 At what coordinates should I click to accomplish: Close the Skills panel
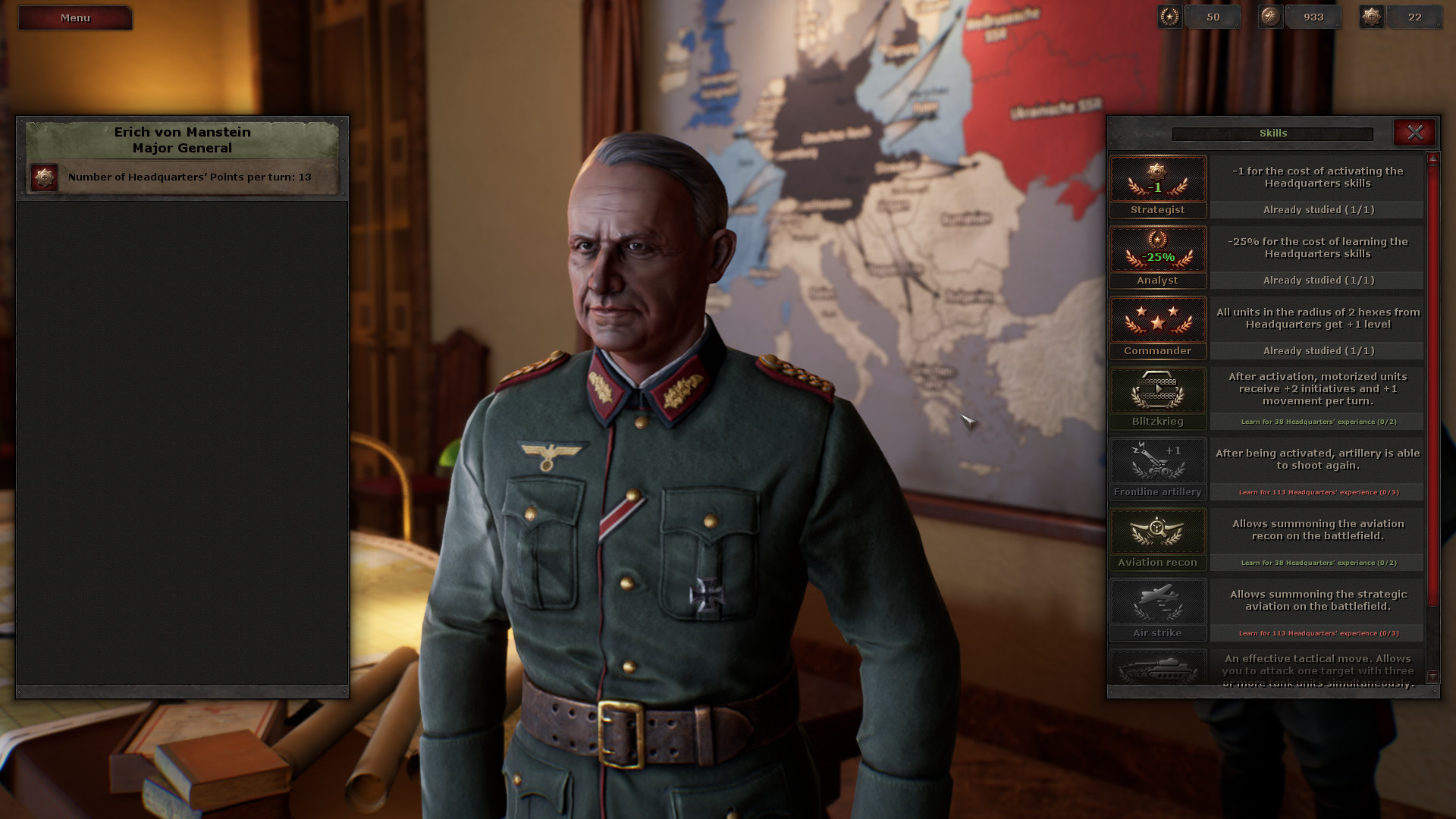click(1415, 132)
